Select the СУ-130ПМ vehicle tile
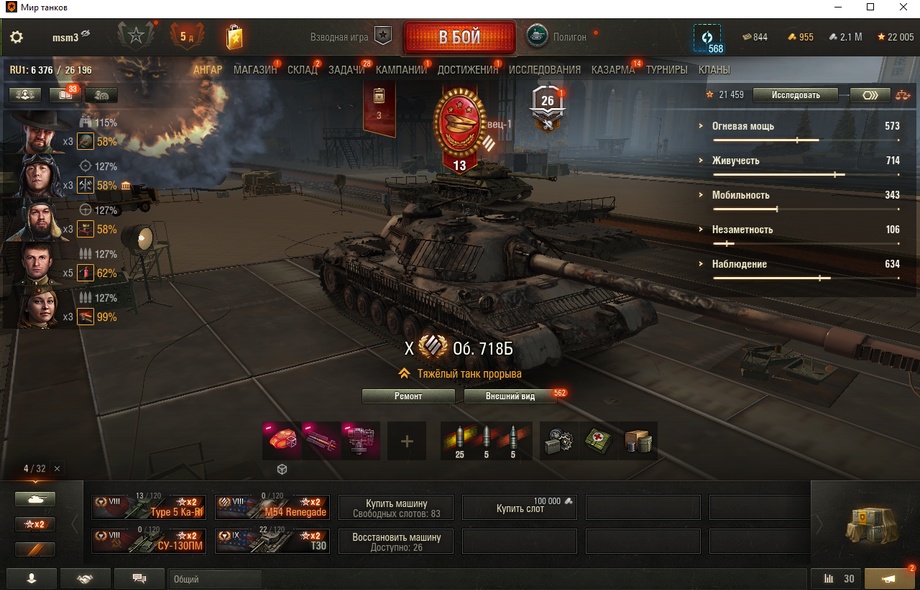The width and height of the screenshot is (920, 590). 149,541
